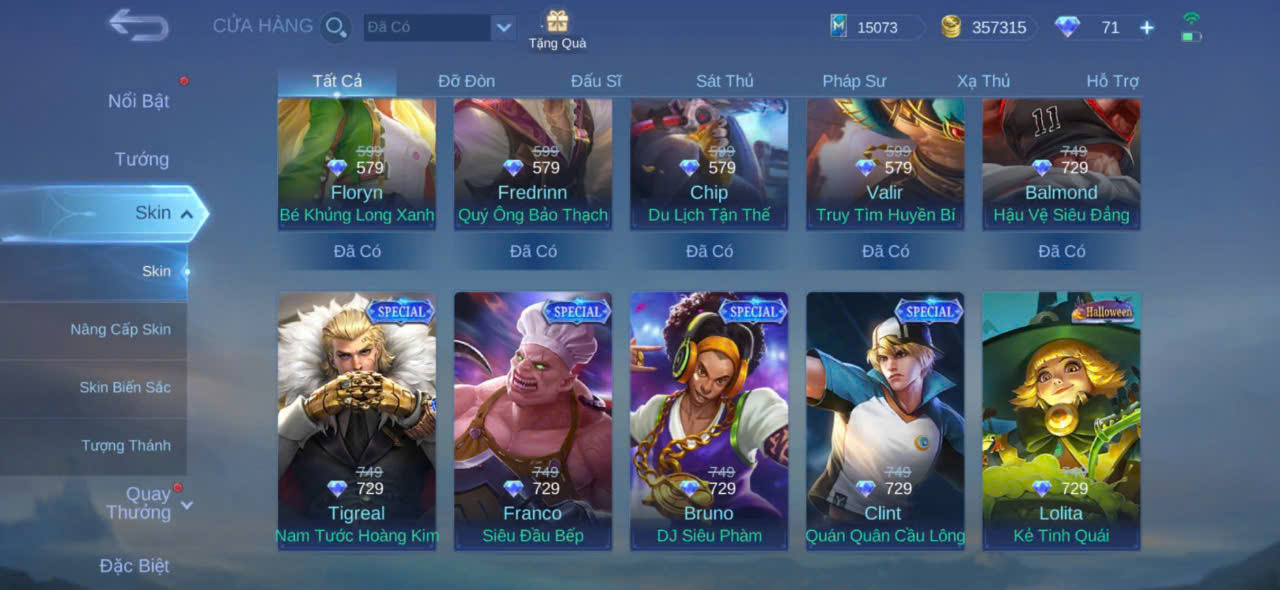Viewport: 1280px width, 590px height.
Task: Choose Franco Siêu Đầu Bếp skin card
Action: (533, 420)
